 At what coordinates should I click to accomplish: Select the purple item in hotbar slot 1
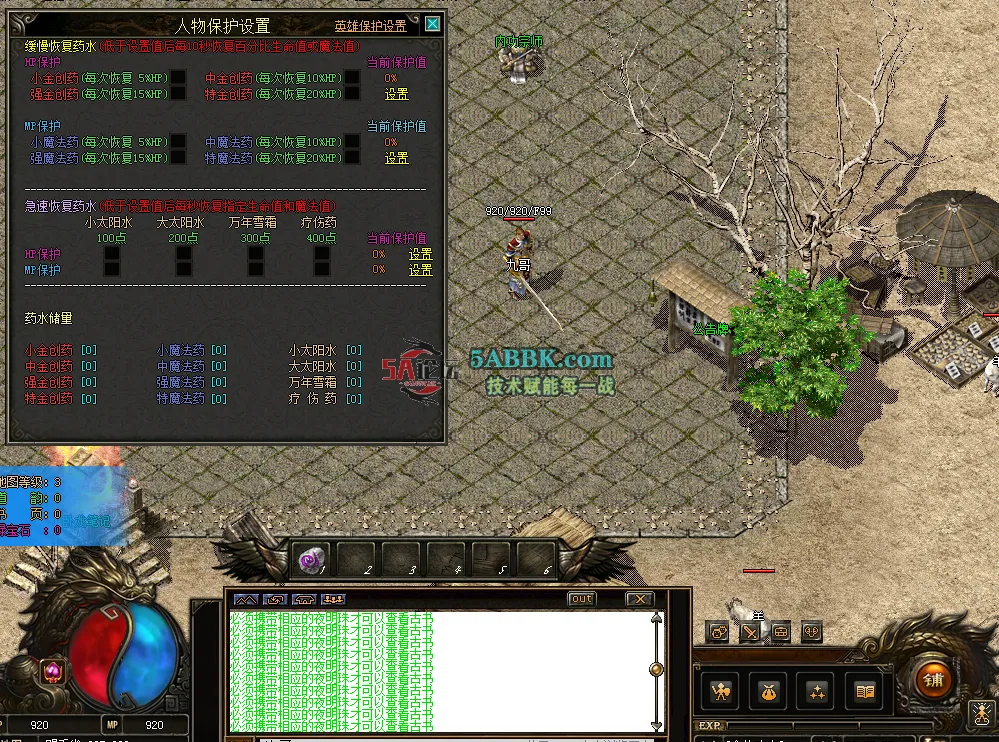310,560
